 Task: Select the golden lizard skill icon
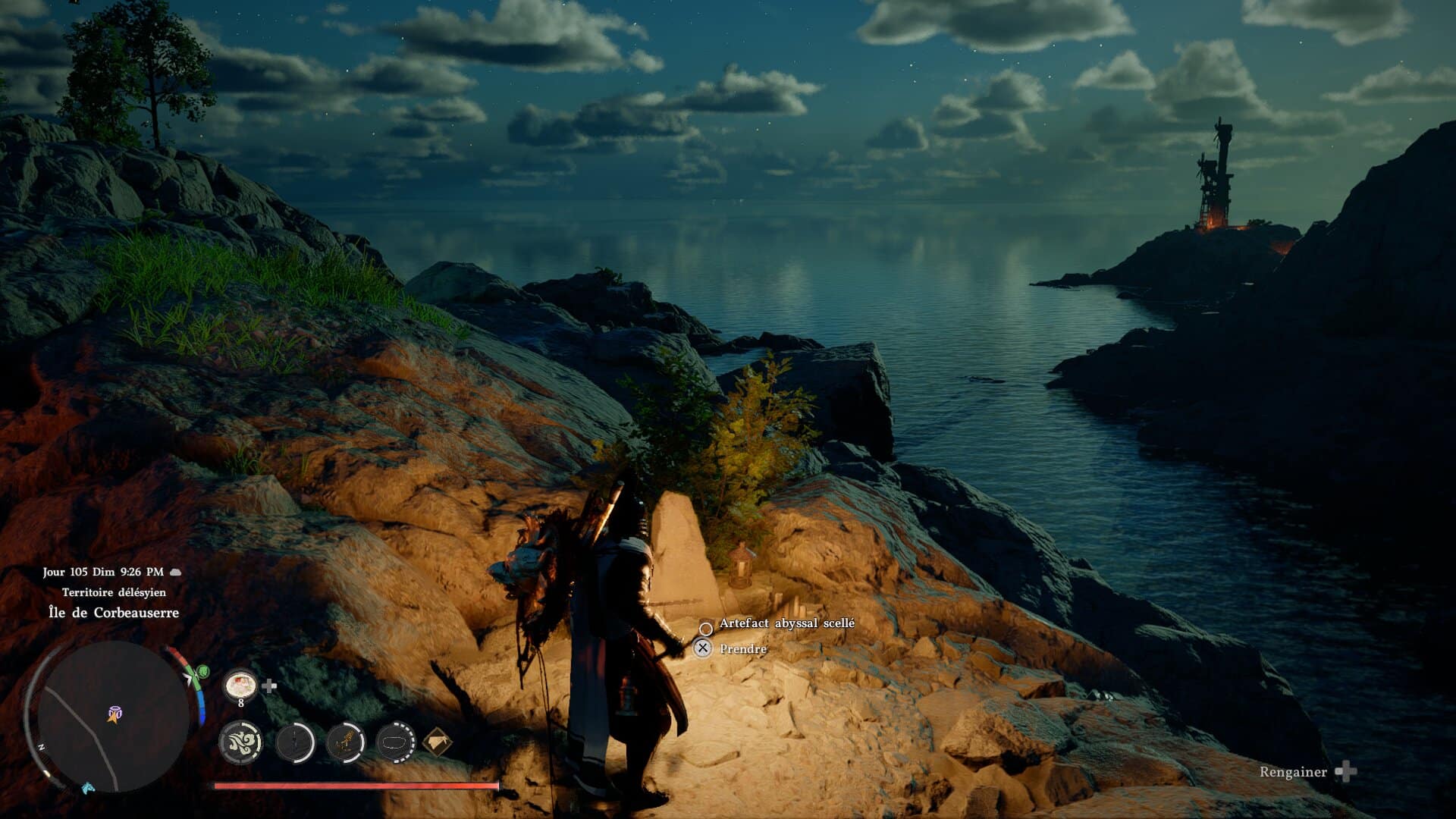[346, 742]
